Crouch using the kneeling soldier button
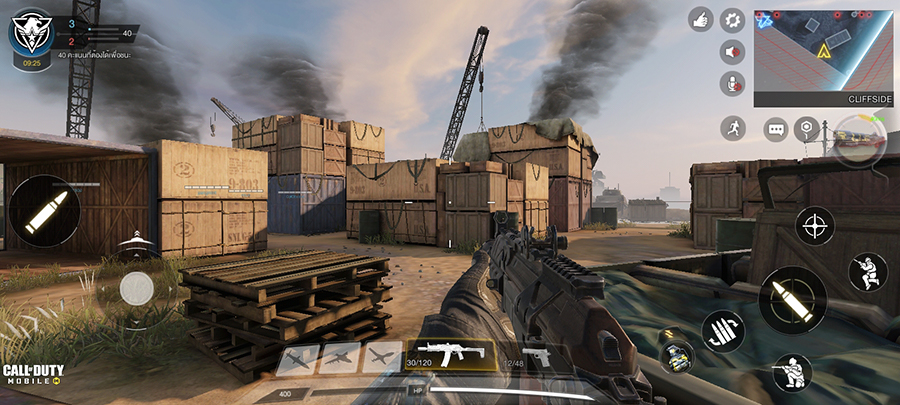The image size is (900, 405). click(x=792, y=373)
